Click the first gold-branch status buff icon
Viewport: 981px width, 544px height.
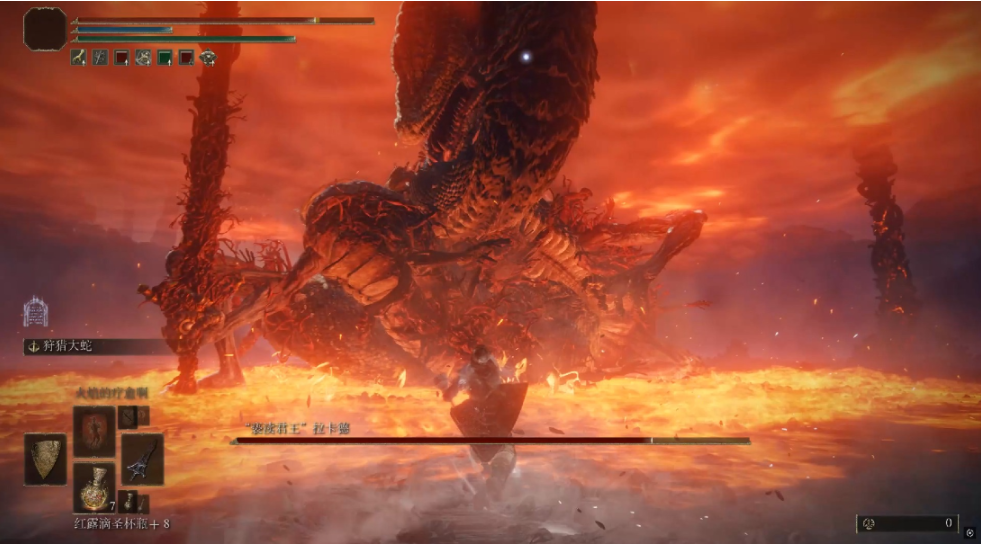[78, 58]
